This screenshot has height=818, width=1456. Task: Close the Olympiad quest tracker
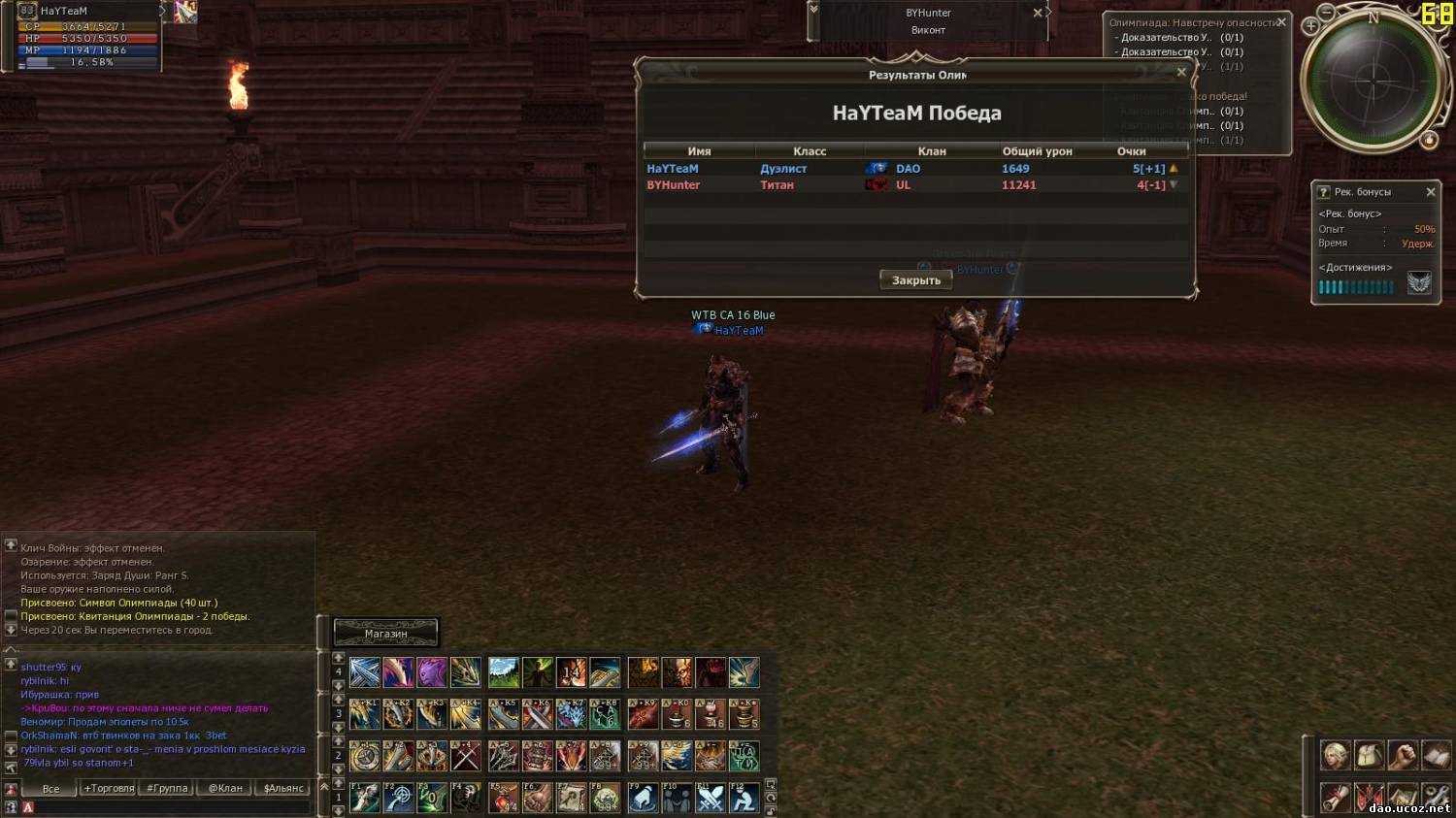click(x=1281, y=22)
